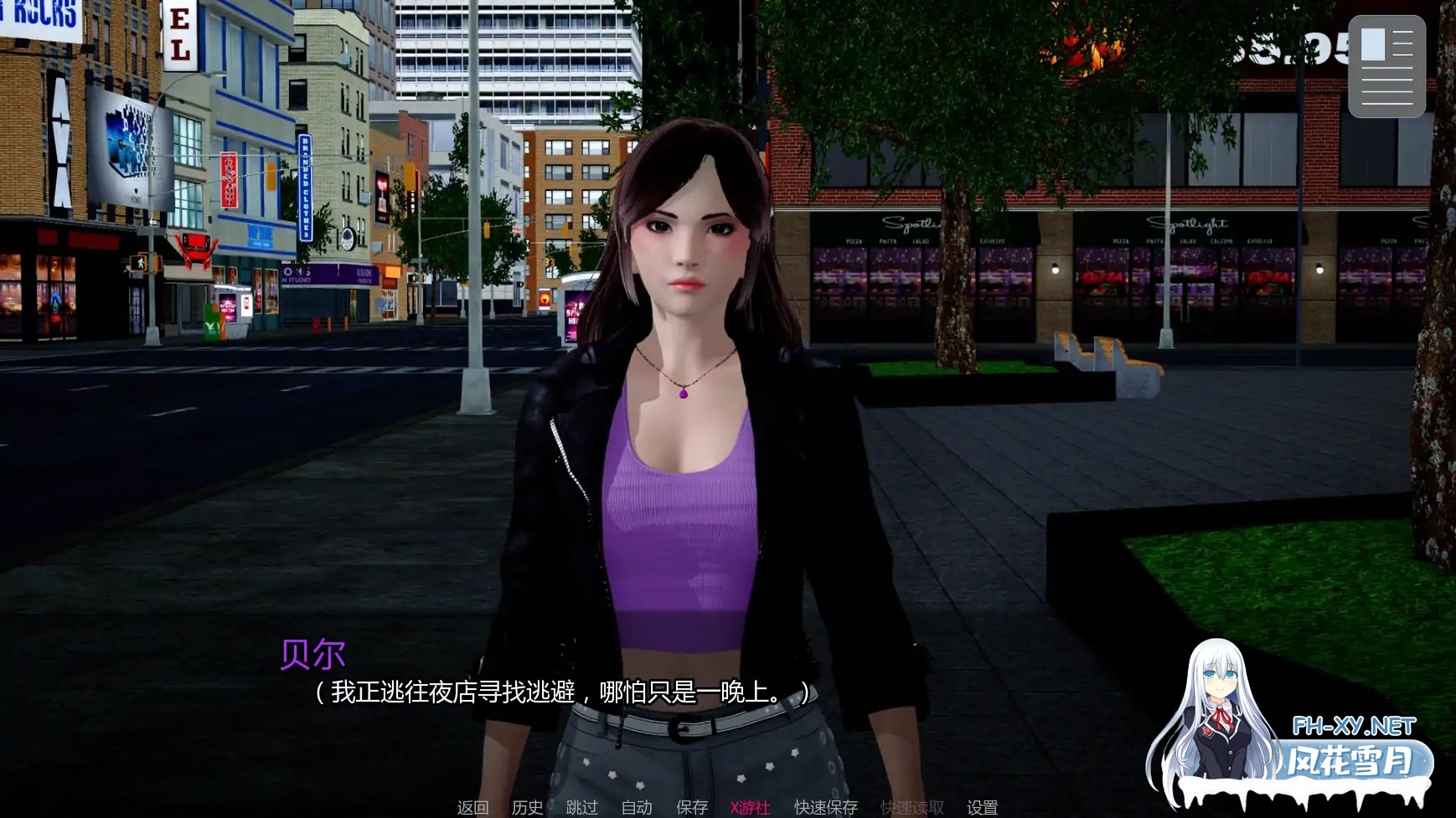
Task: Open the 设置 settings menu
Action: click(984, 809)
